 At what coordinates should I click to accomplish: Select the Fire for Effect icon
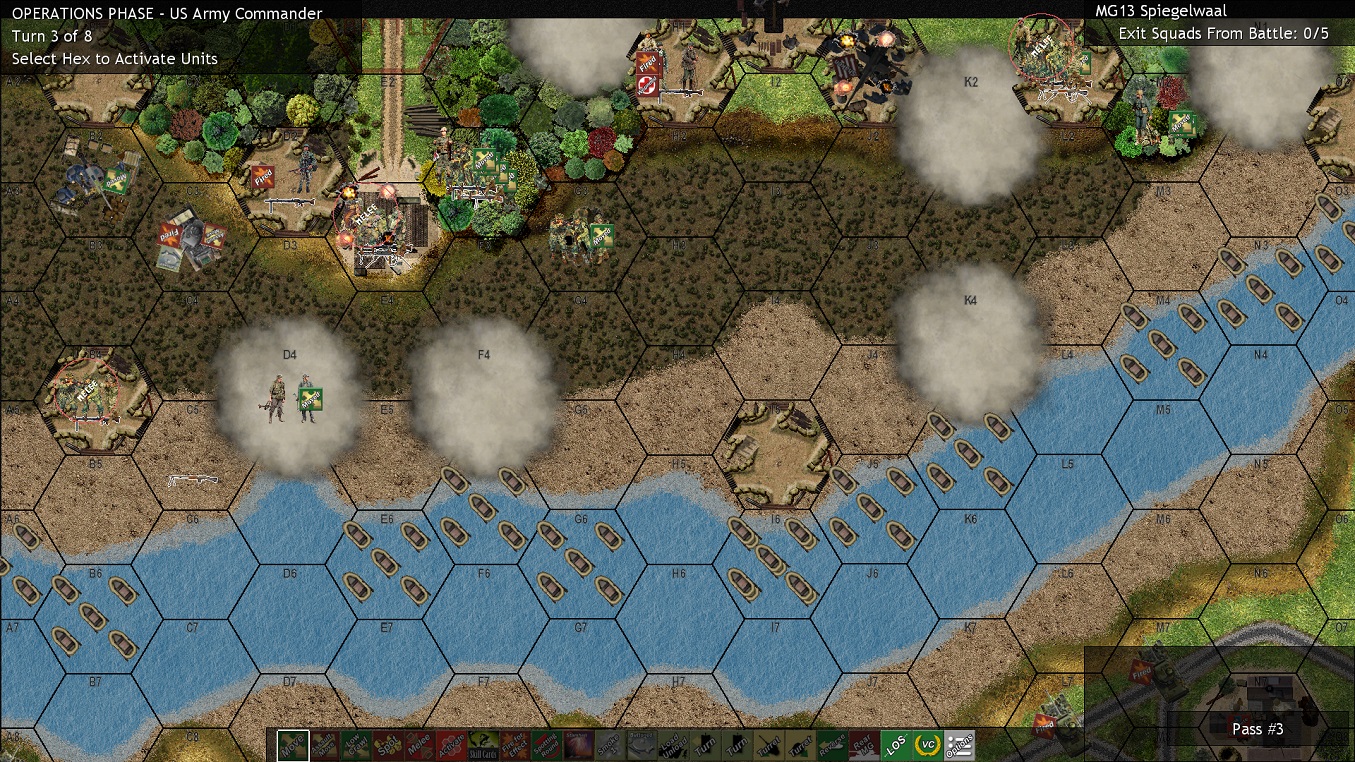tap(514, 745)
